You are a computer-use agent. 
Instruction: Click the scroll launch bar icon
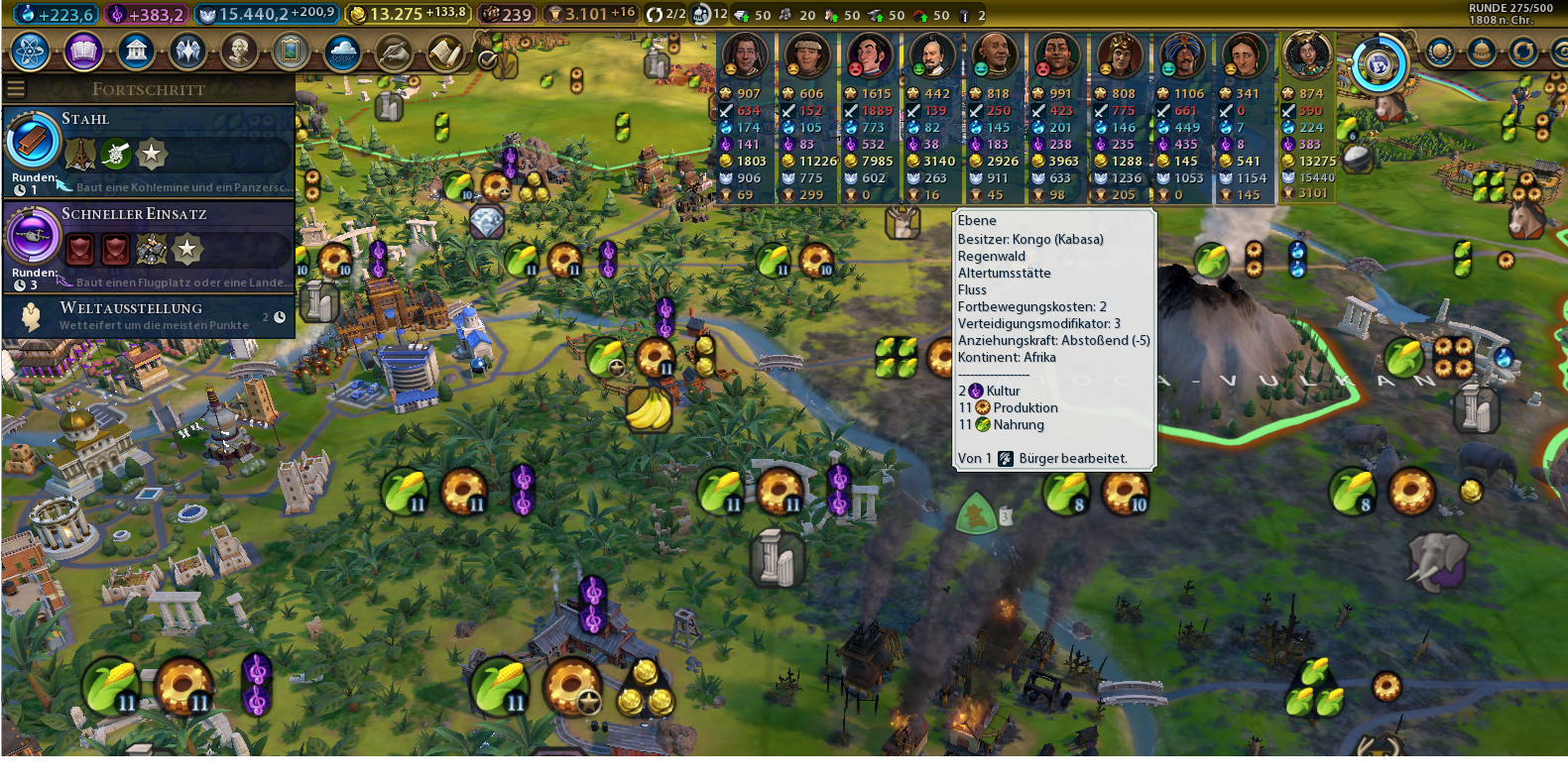pos(445,52)
